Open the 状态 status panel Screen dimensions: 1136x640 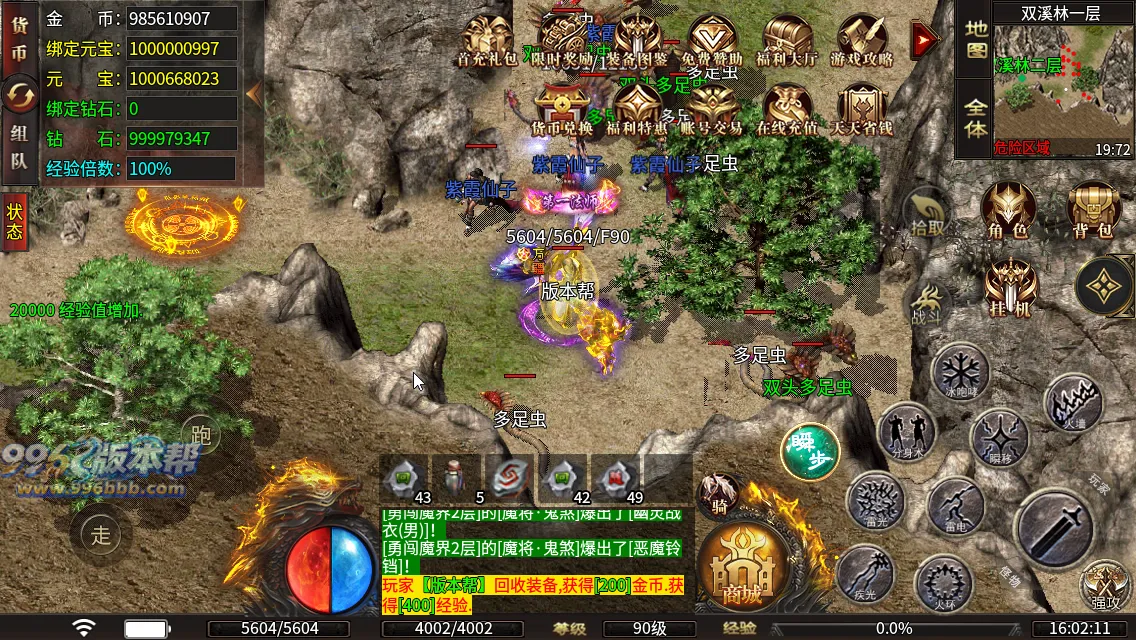15,222
